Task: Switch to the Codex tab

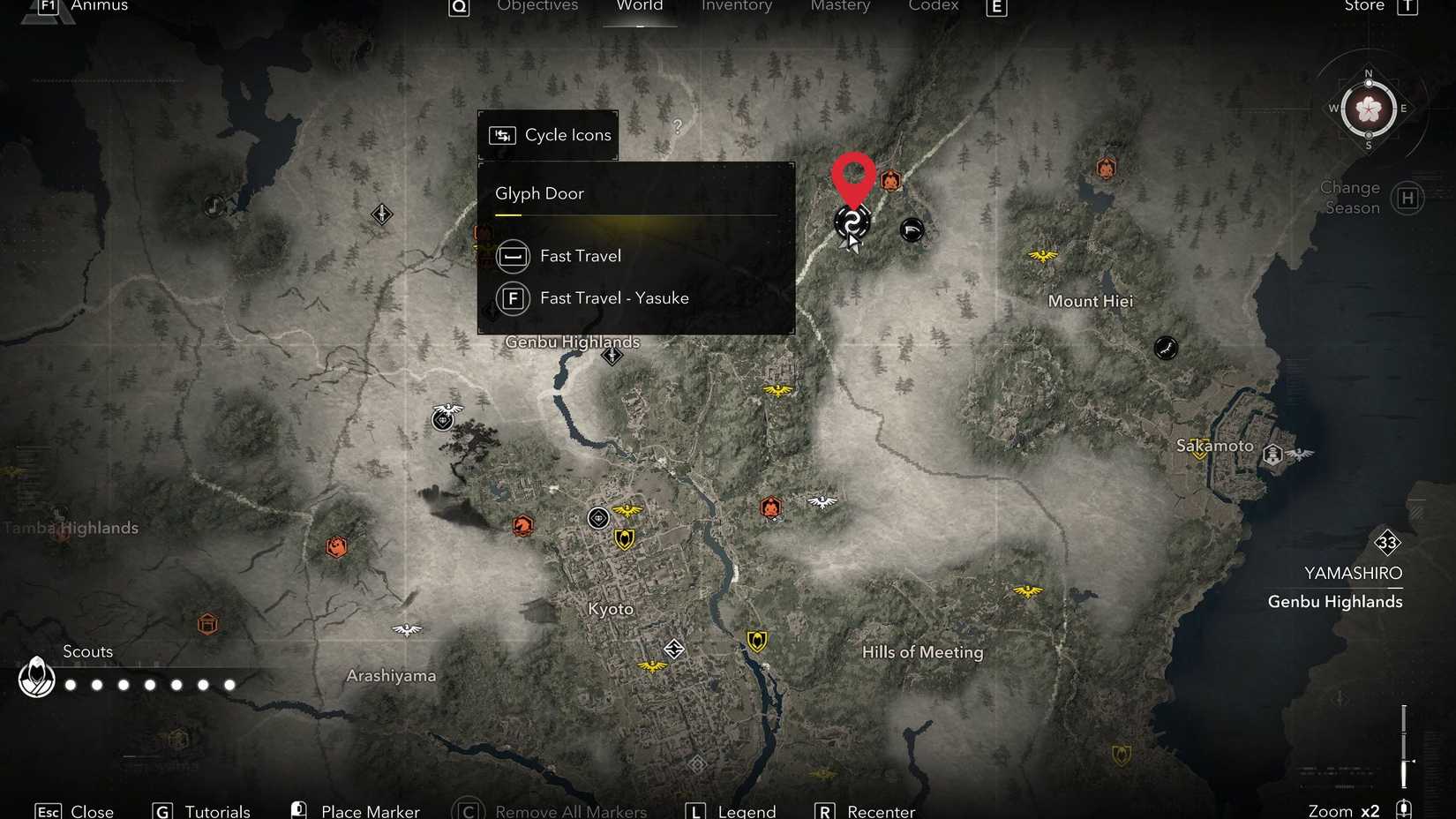Action: point(932,7)
